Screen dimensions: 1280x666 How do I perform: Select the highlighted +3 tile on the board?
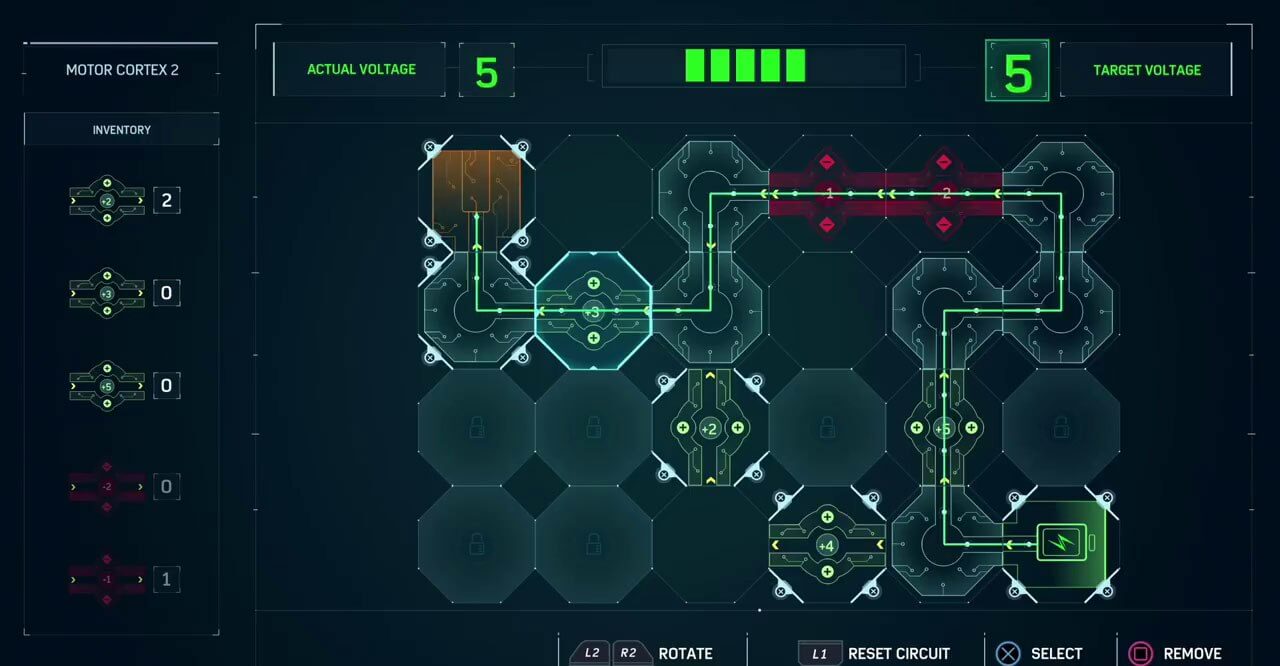click(593, 311)
